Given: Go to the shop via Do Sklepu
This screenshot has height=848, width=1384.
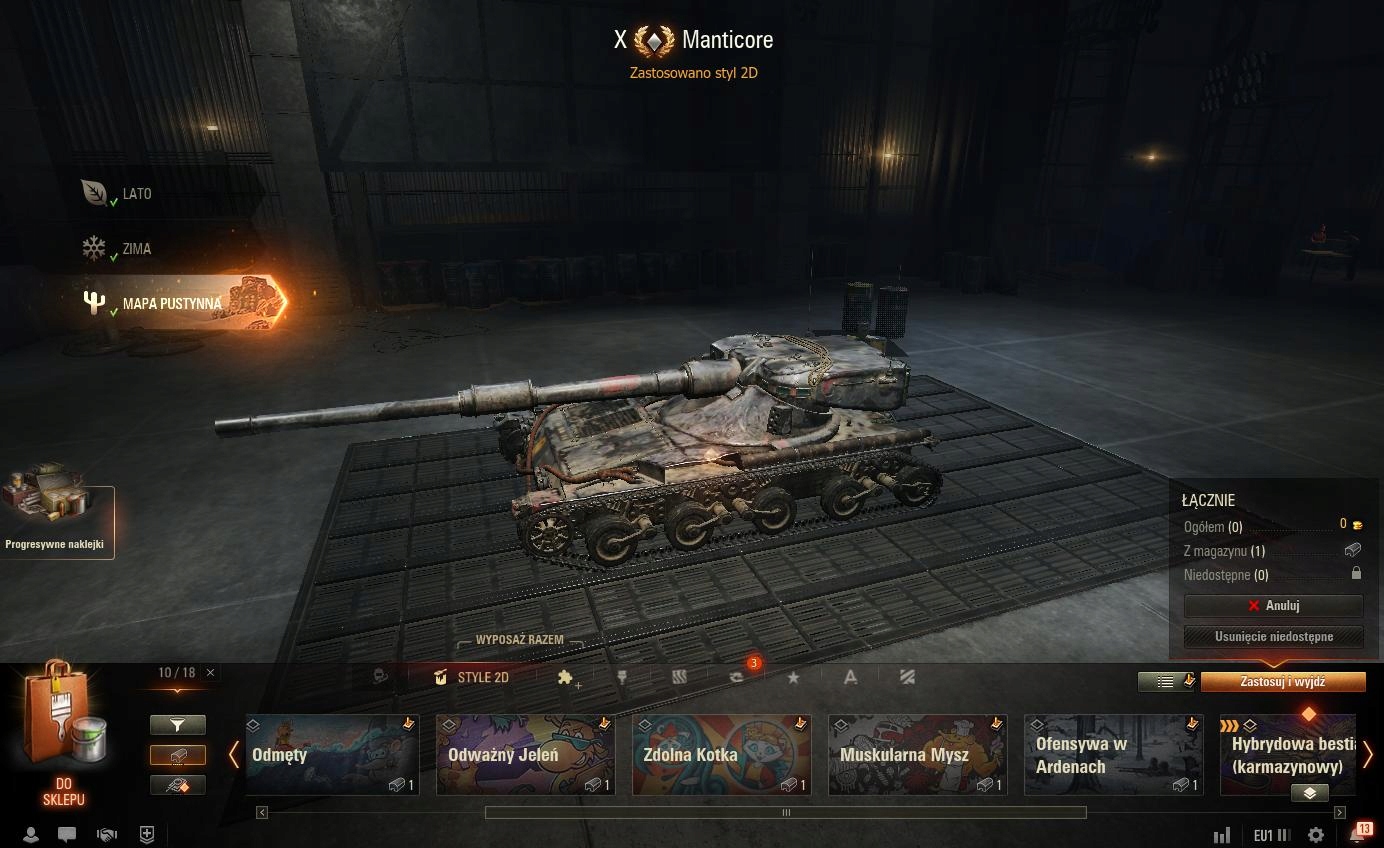Looking at the screenshot, I should 63,740.
